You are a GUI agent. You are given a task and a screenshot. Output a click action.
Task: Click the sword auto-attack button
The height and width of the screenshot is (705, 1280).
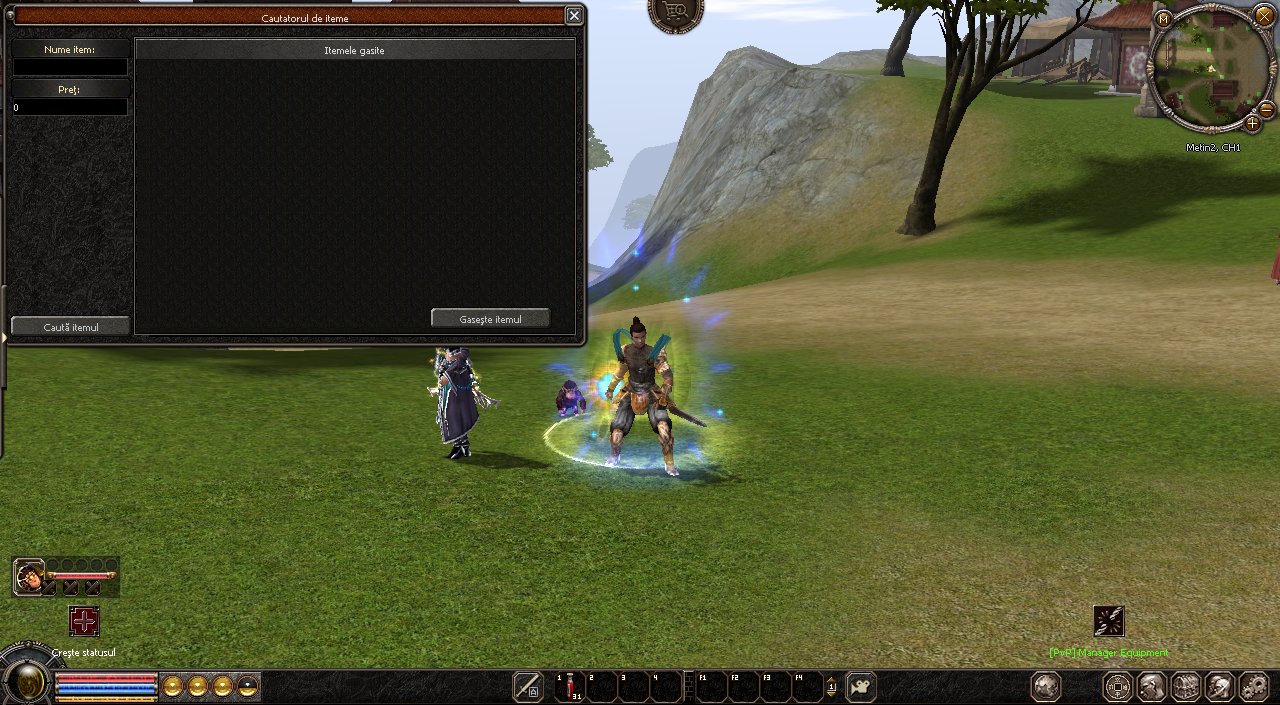527,686
